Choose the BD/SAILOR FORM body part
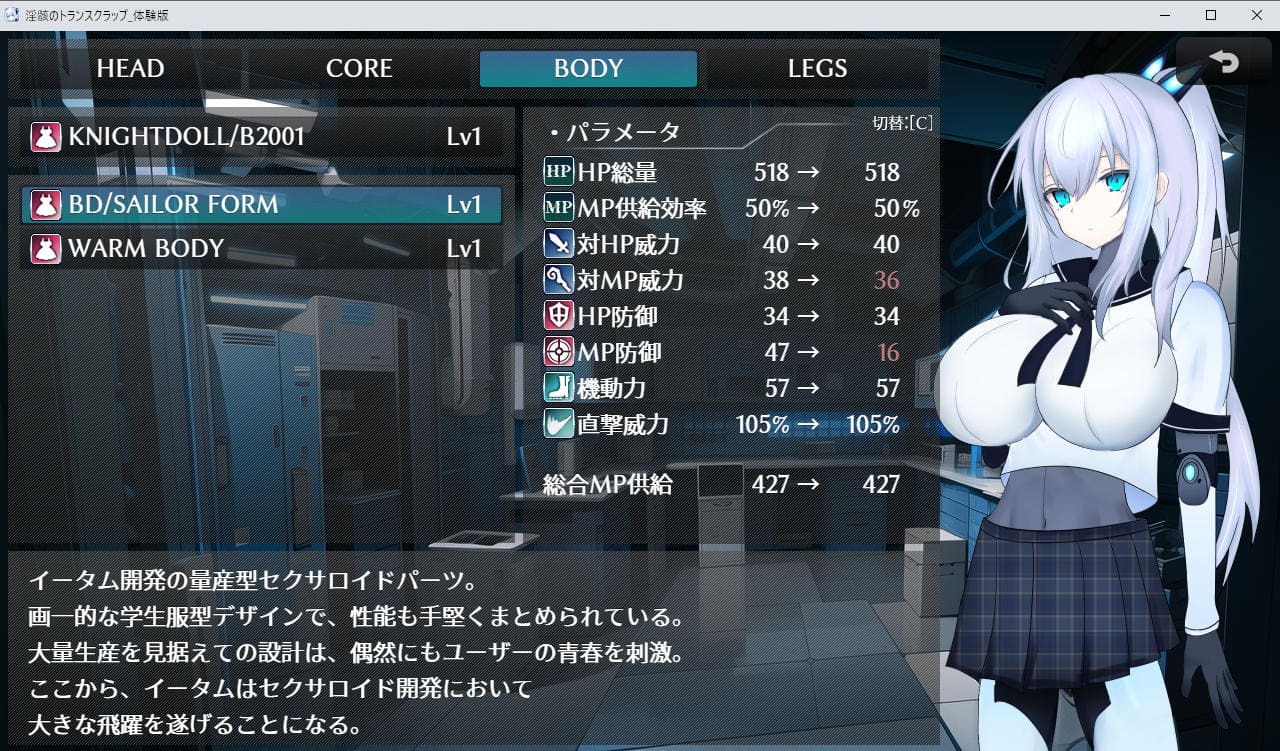The width and height of the screenshot is (1280, 751). [x=262, y=205]
